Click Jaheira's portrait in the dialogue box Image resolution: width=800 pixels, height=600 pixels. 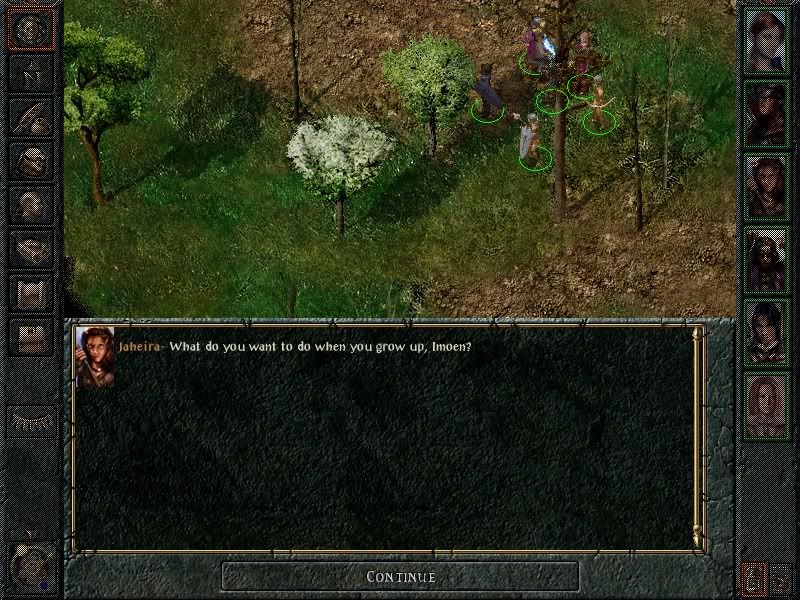tap(94, 356)
